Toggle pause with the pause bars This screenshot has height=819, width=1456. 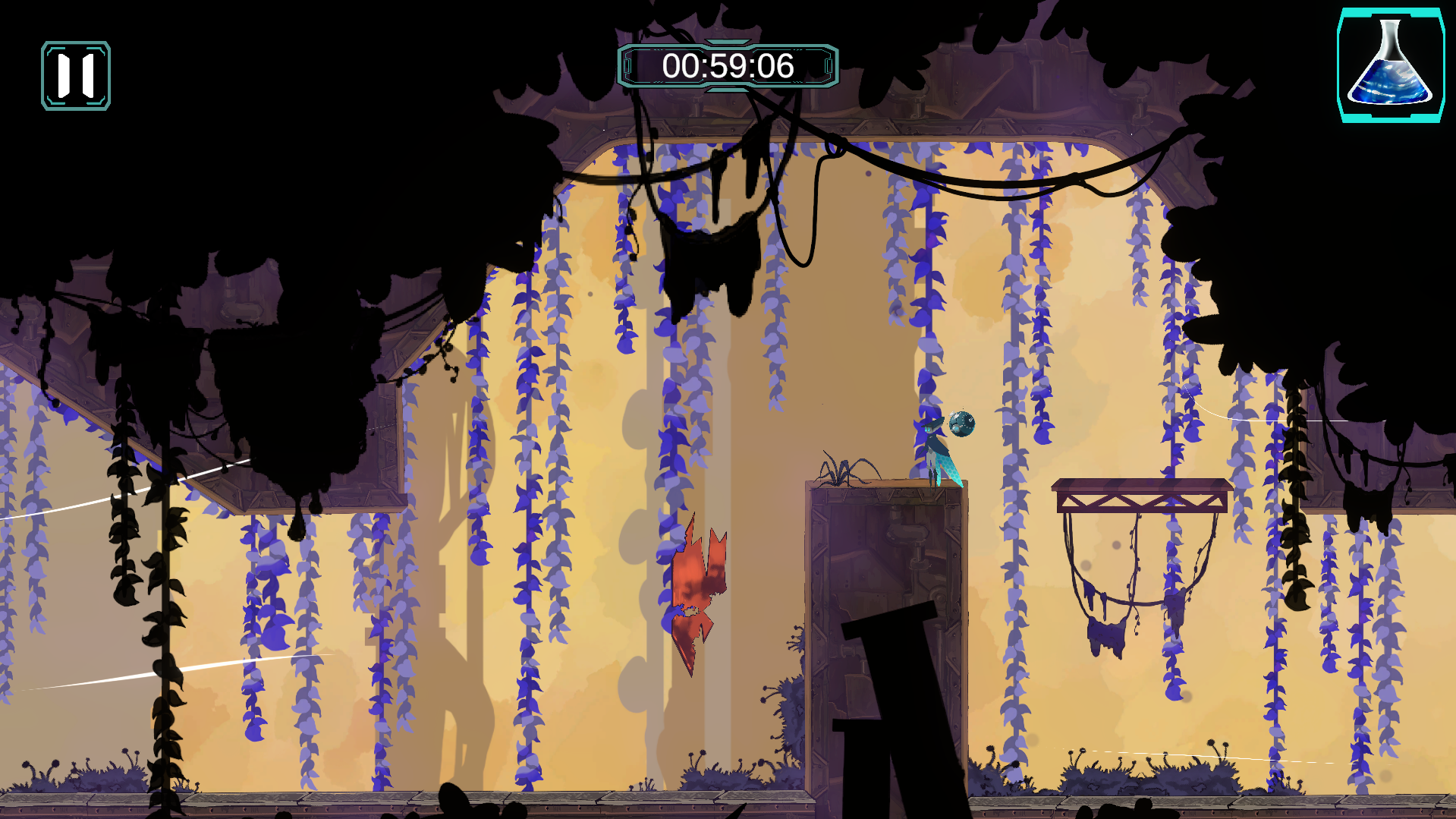(76, 76)
